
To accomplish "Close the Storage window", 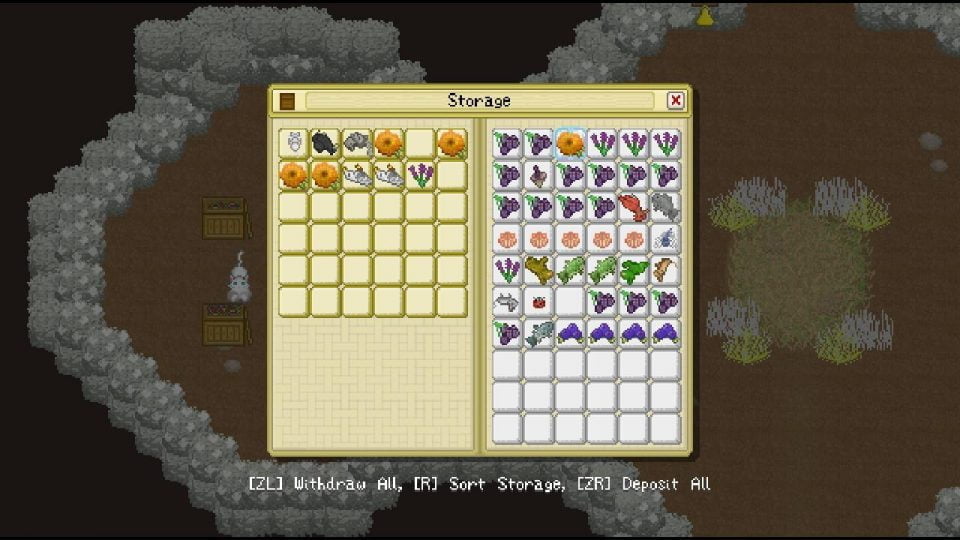I will coord(676,100).
